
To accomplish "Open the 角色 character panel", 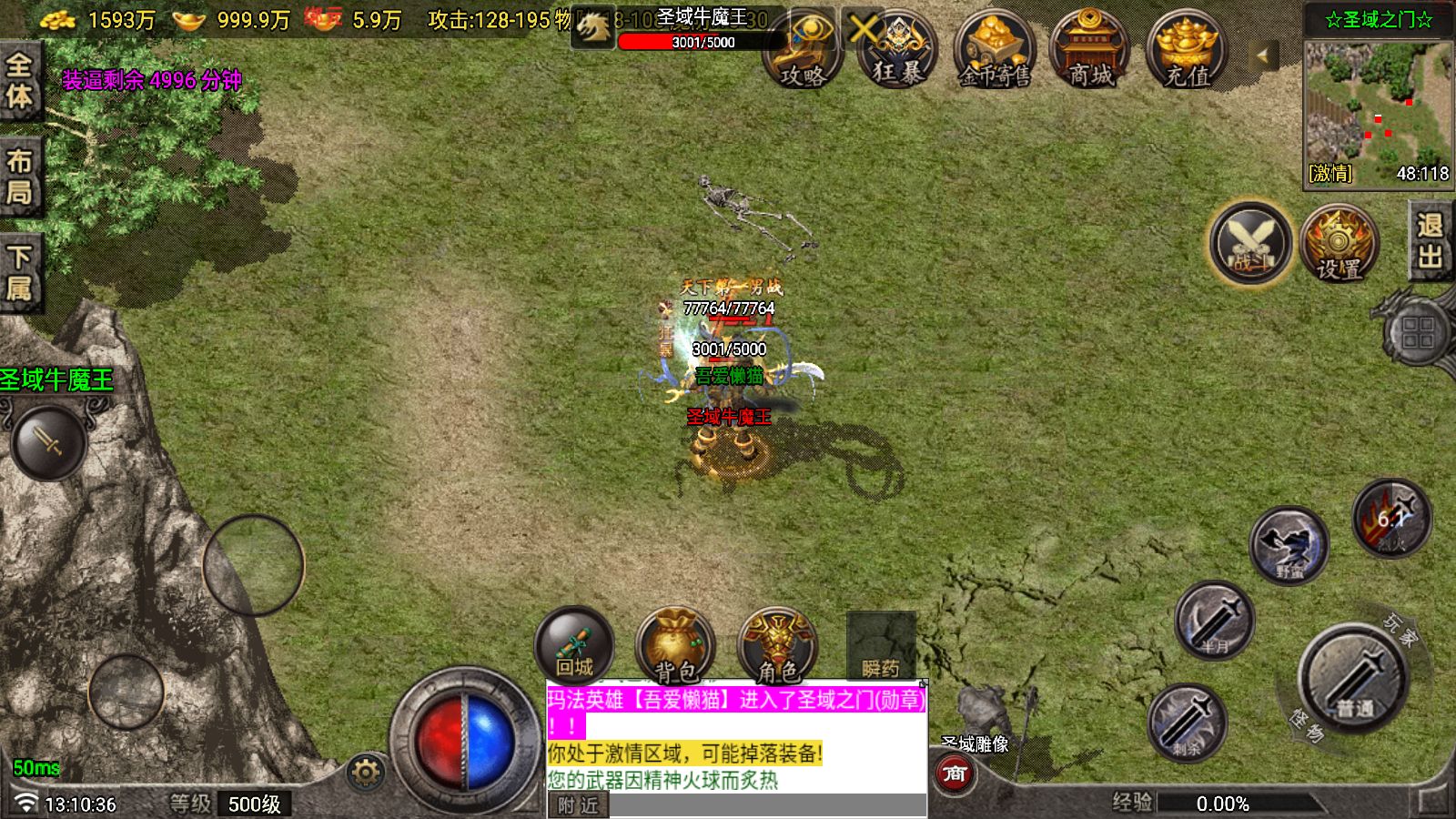I will pyautogui.click(x=777, y=645).
